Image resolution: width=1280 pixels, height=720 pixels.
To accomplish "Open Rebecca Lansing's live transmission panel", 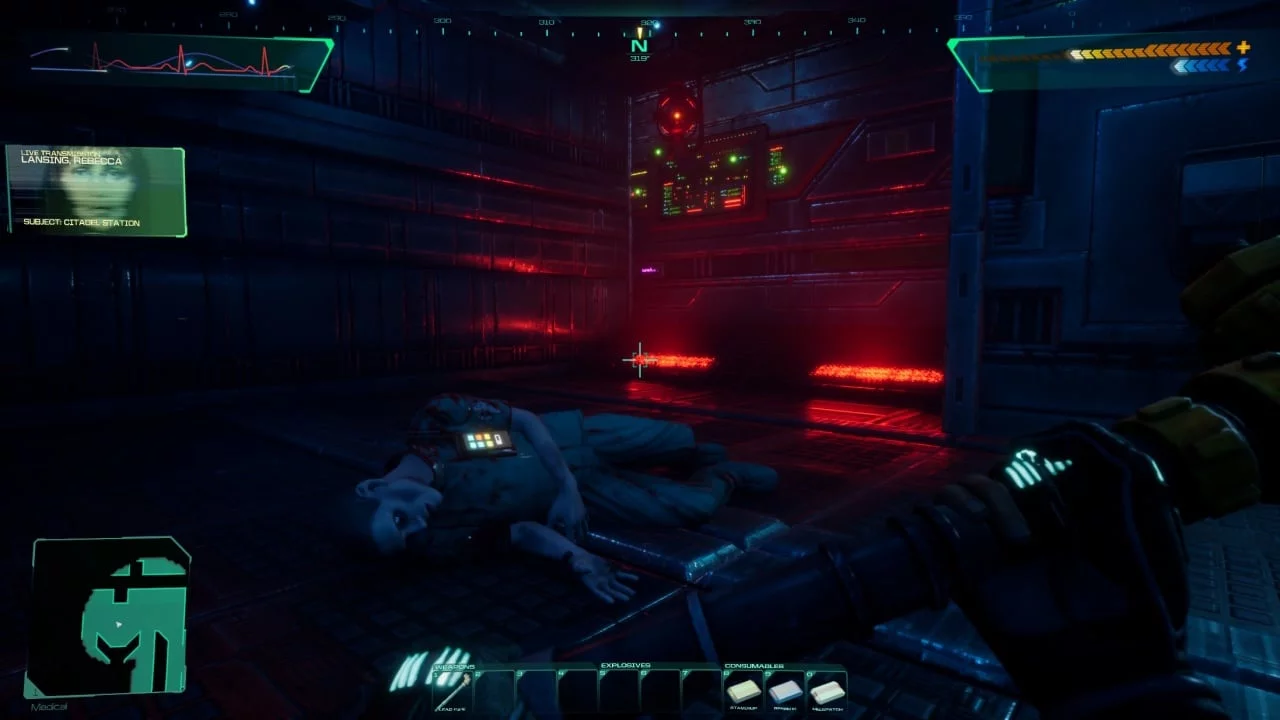I will [x=96, y=192].
